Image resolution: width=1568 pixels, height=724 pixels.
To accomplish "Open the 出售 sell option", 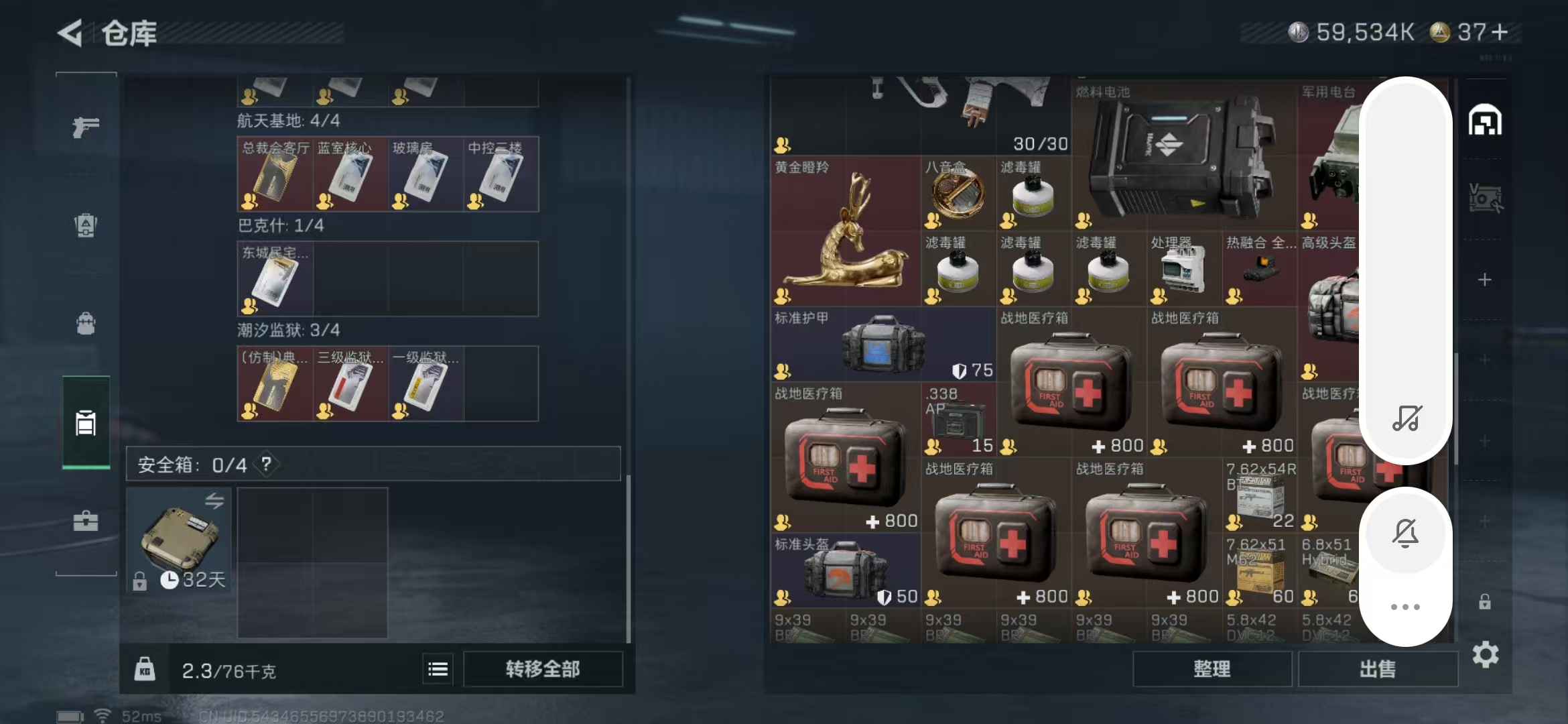I will 1378,669.
